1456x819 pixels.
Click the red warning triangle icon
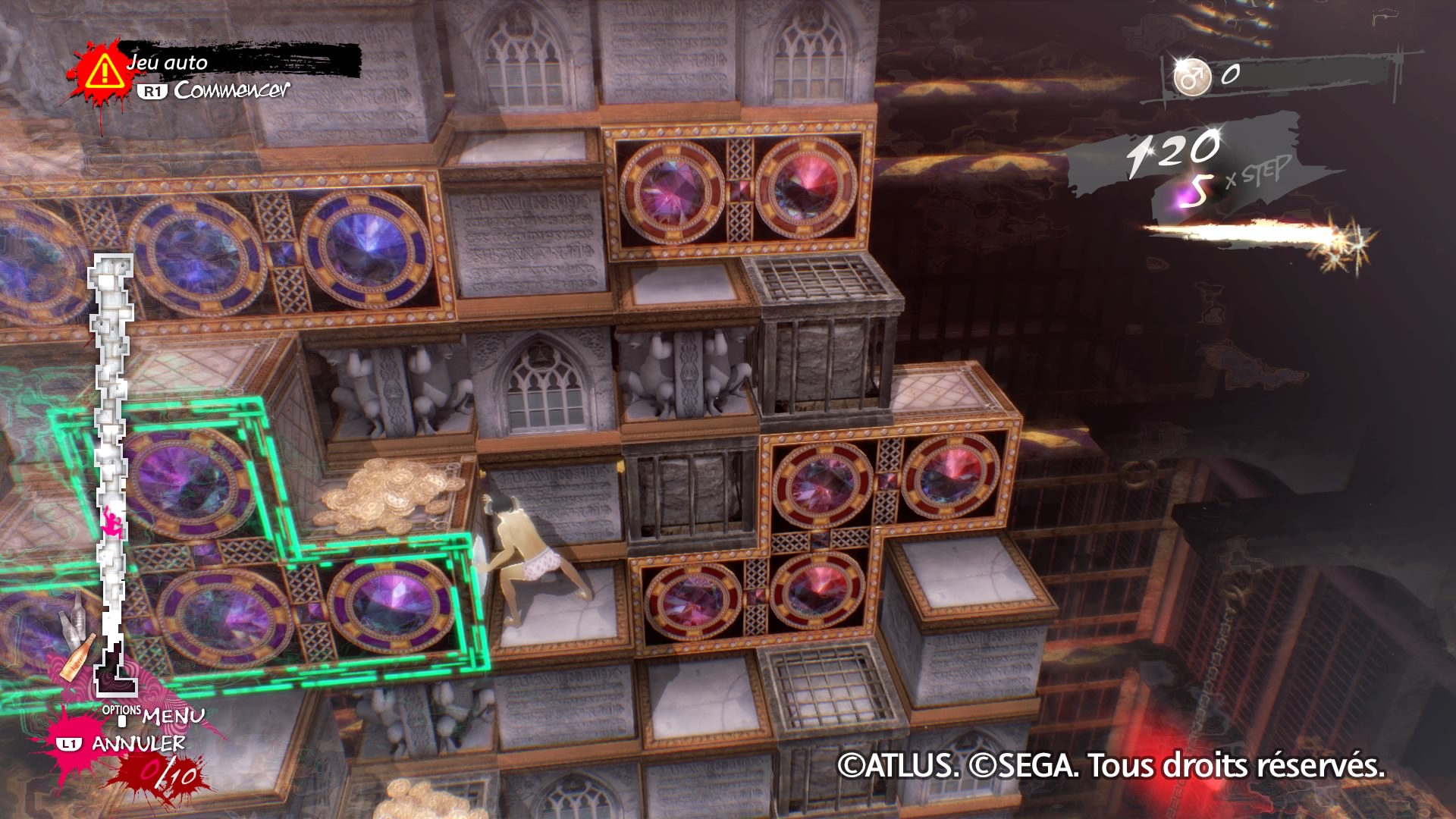click(104, 73)
